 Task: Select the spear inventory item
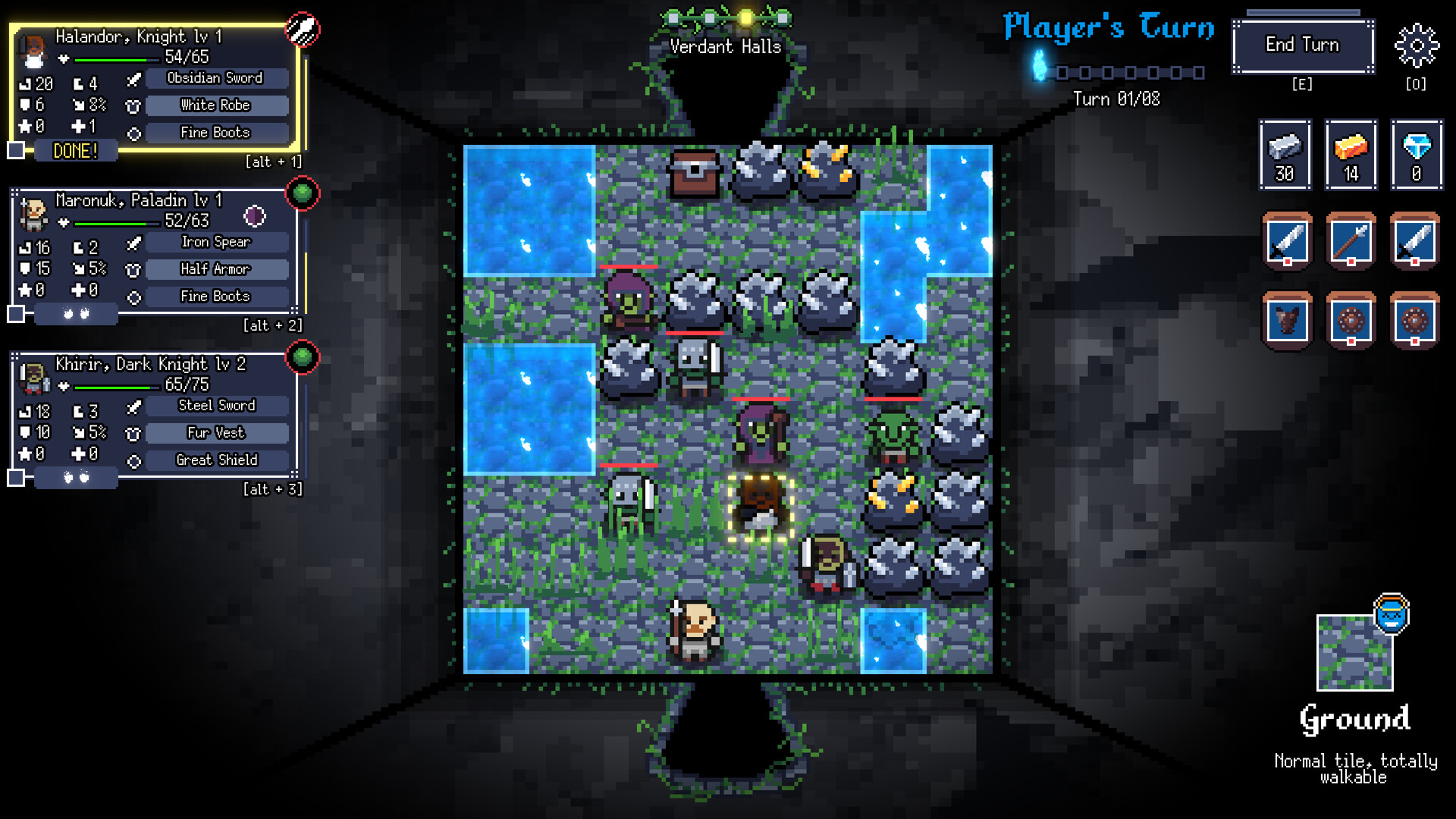(1351, 241)
